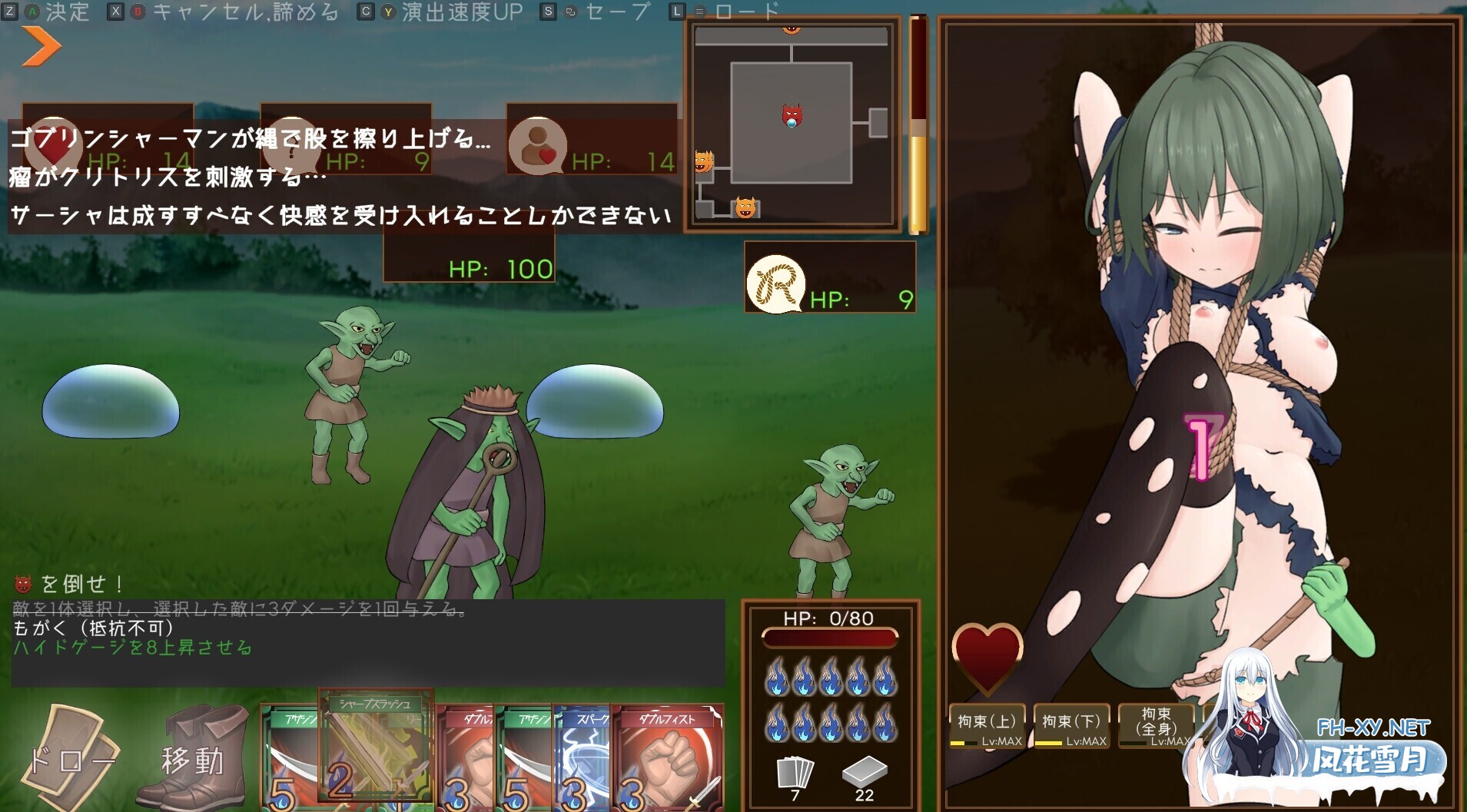Select the red devil boss icon on minimap
The height and width of the screenshot is (812, 1467).
point(790,115)
